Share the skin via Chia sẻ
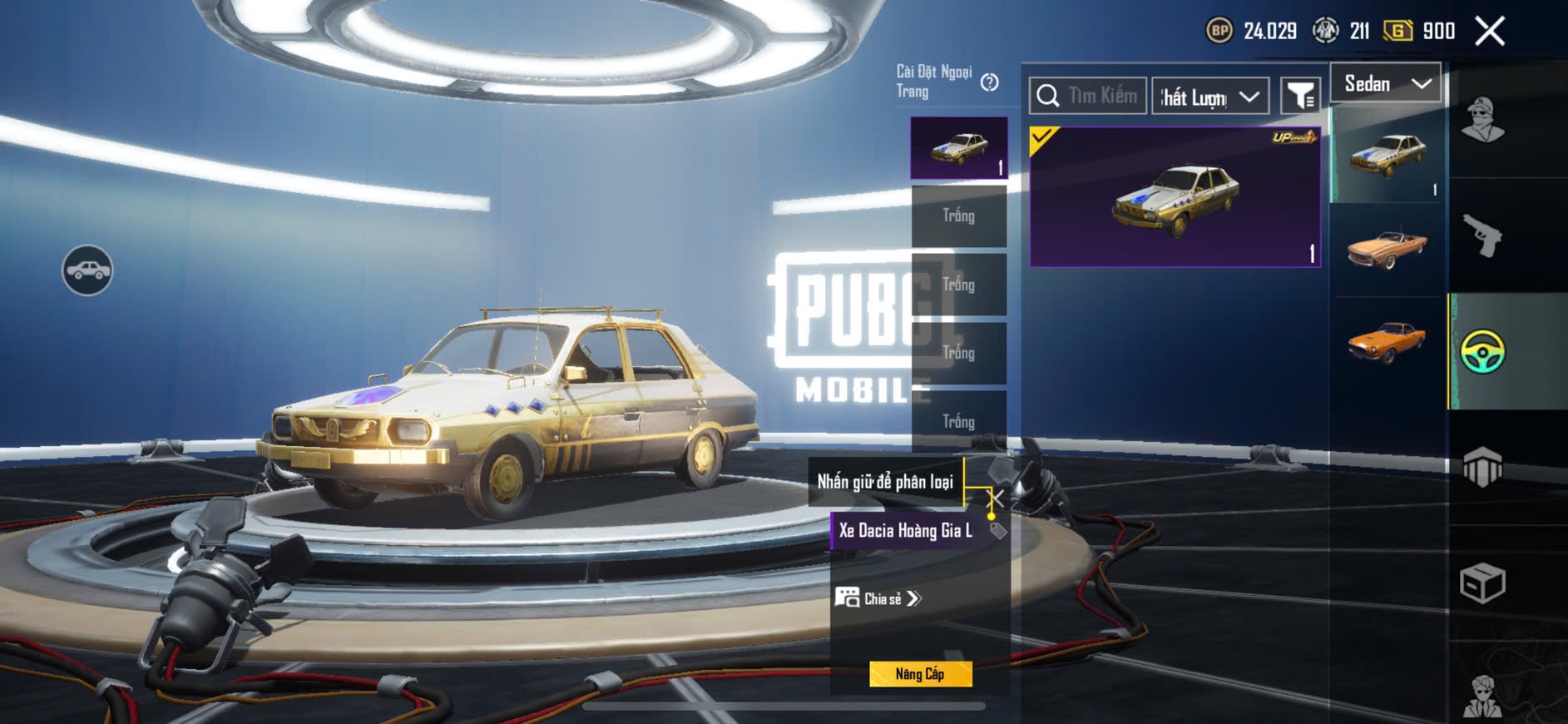This screenshot has width=1568, height=724. pos(879,598)
